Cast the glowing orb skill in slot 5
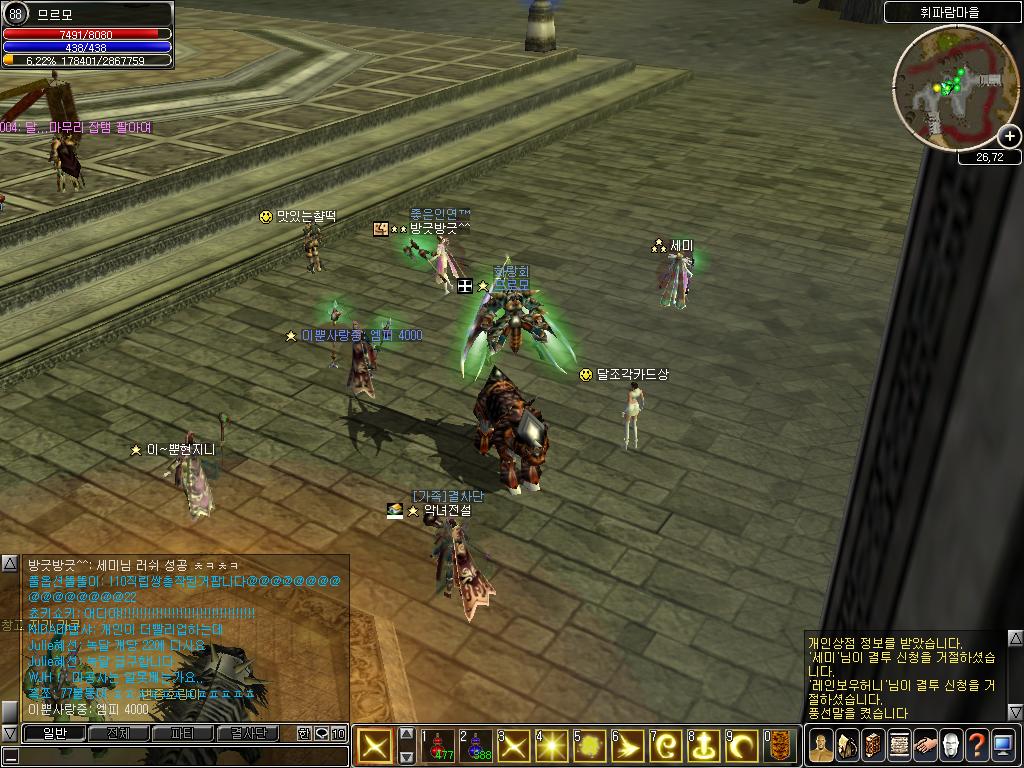1024x768 pixels. coord(590,746)
